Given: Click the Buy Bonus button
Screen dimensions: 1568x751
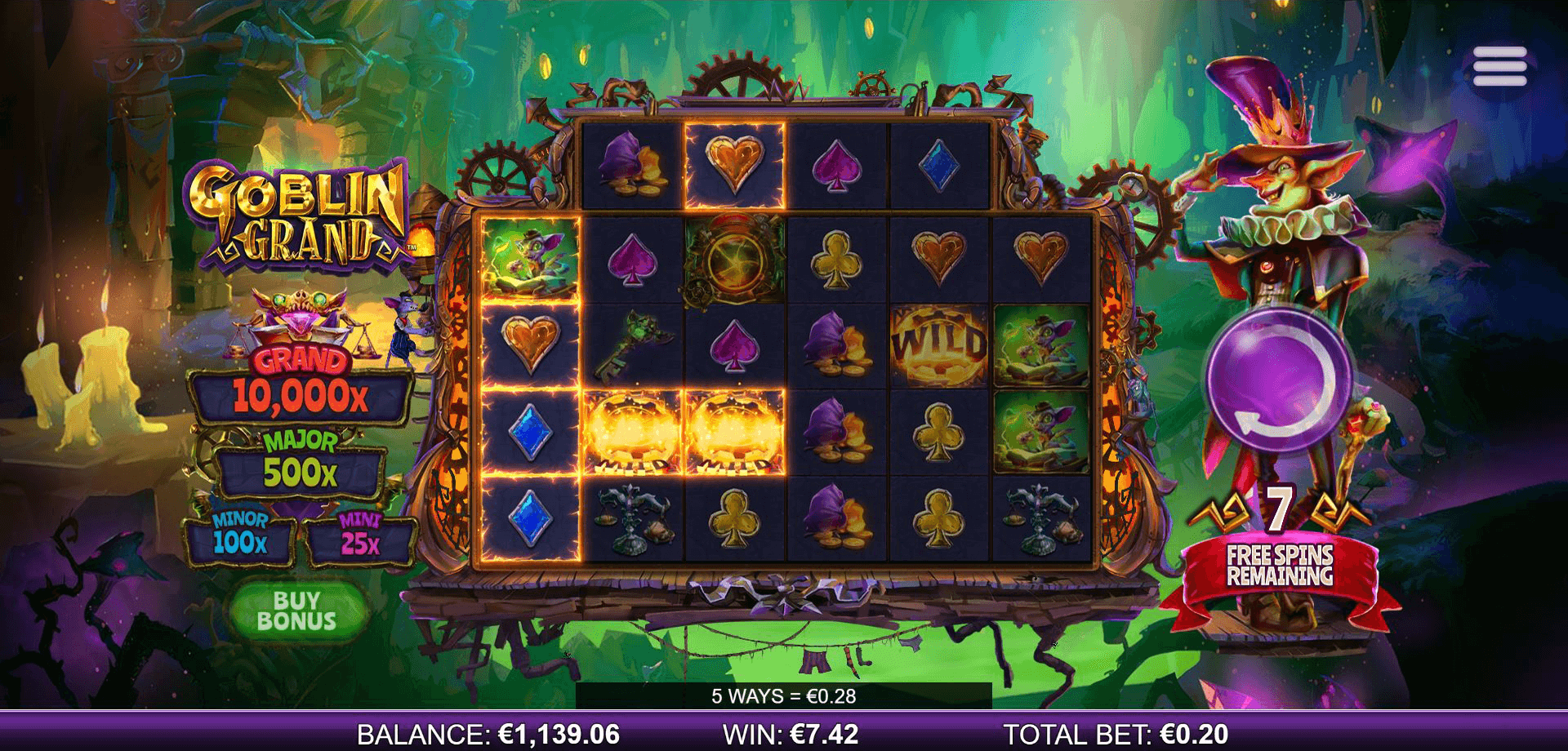Looking at the screenshot, I should (x=296, y=611).
